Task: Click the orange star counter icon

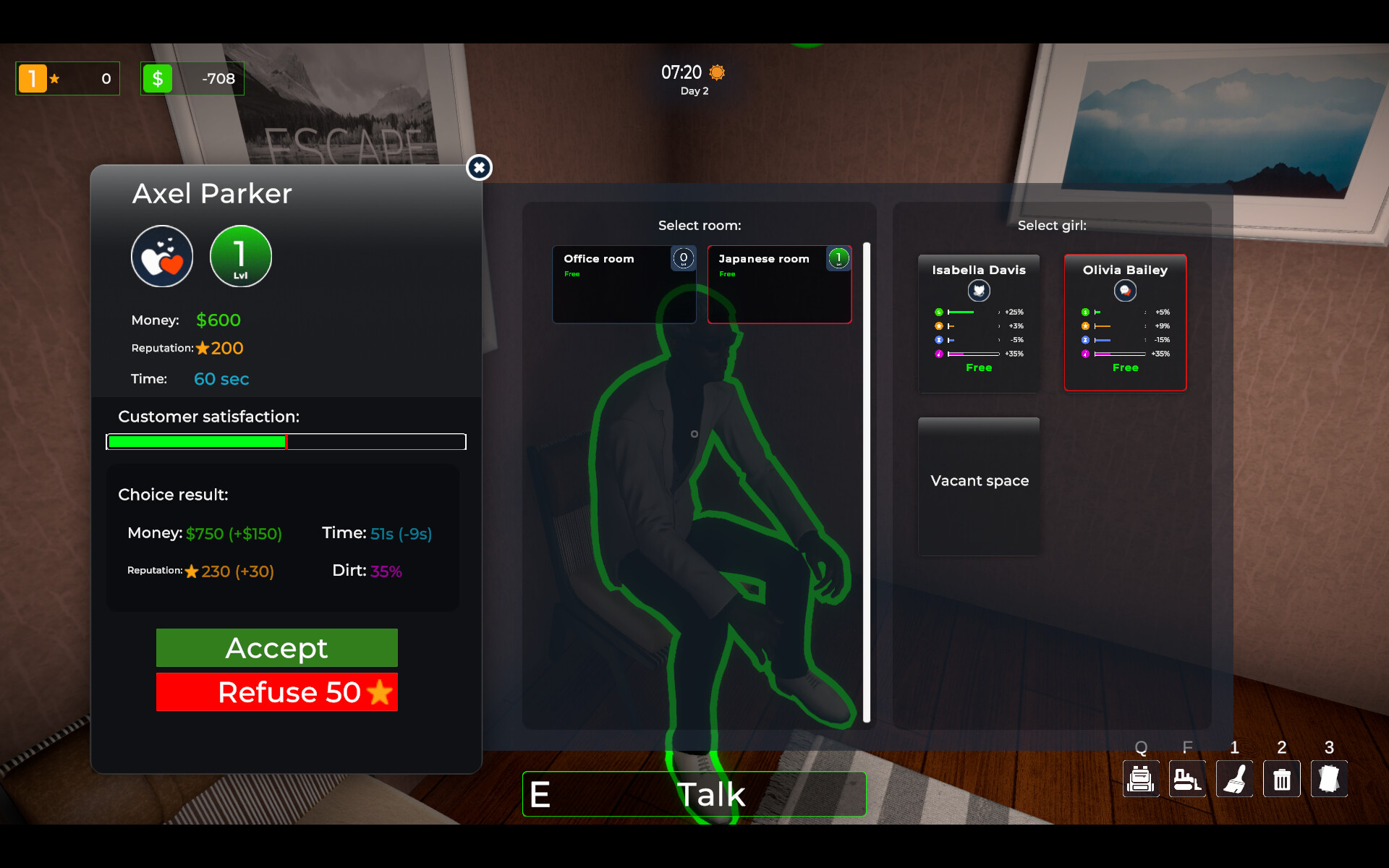Action: click(x=33, y=78)
